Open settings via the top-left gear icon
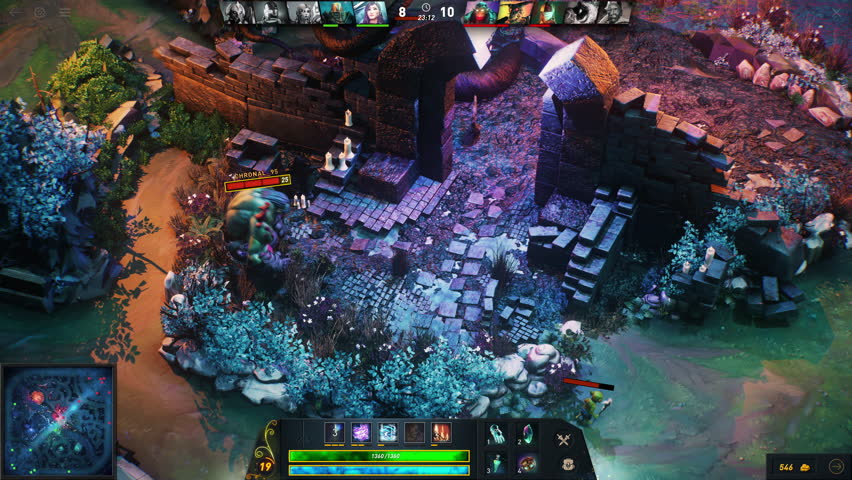Viewport: 852px width, 480px height. (40, 12)
